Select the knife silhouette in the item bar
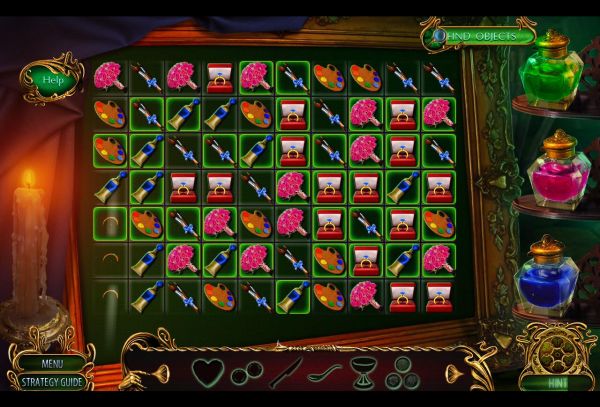 click(284, 373)
